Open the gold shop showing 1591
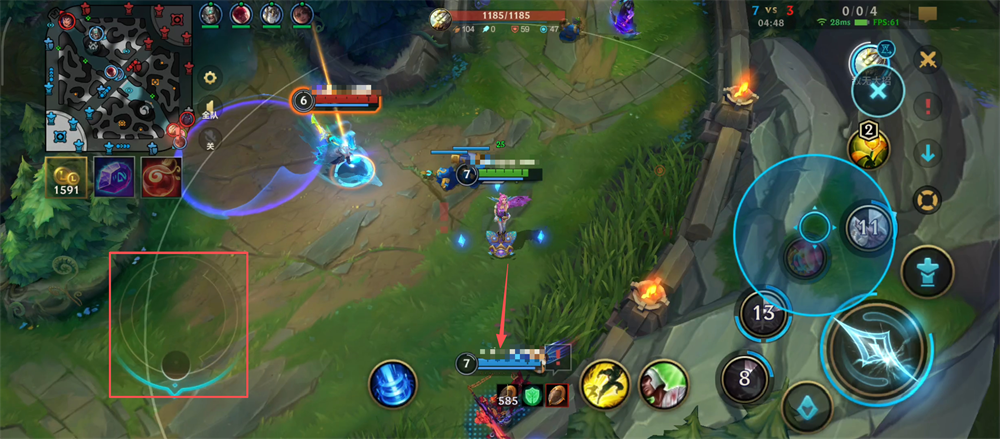The height and width of the screenshot is (439, 1000). point(66,177)
